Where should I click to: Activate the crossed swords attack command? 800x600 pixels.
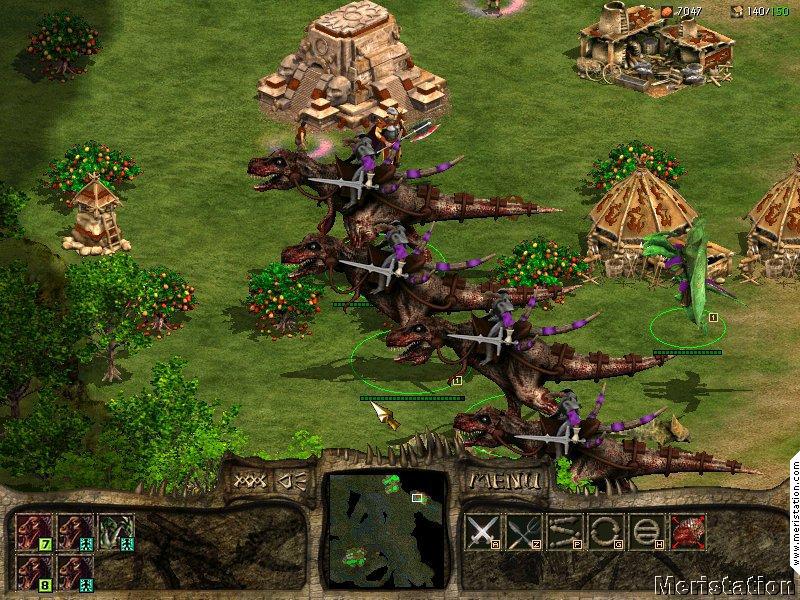(483, 531)
